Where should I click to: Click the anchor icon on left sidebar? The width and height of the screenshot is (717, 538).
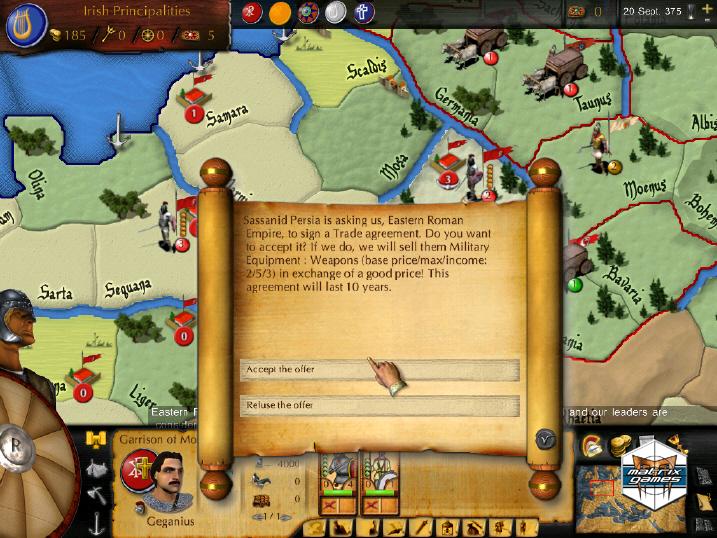coord(97,521)
